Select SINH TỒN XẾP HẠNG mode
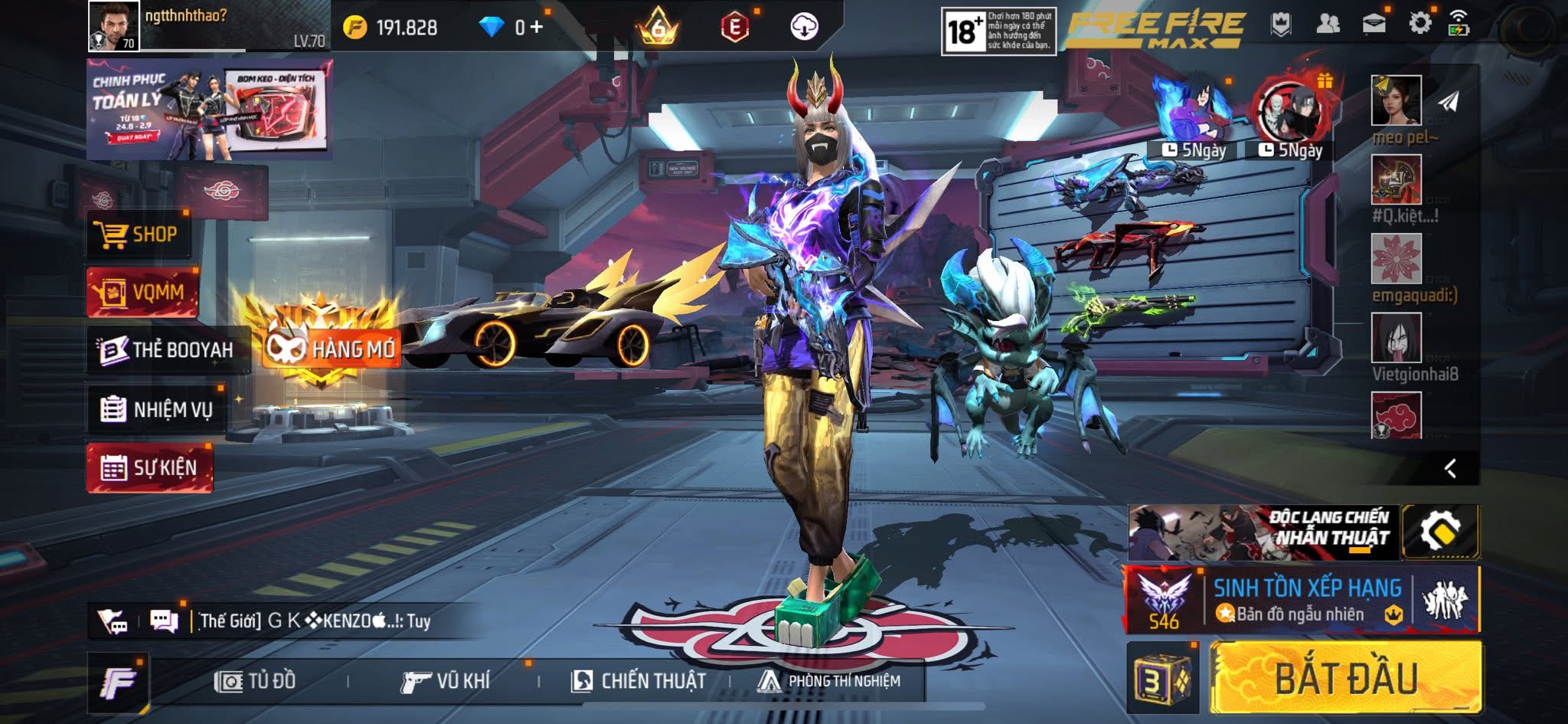This screenshot has width=1568, height=724. (x=1306, y=600)
